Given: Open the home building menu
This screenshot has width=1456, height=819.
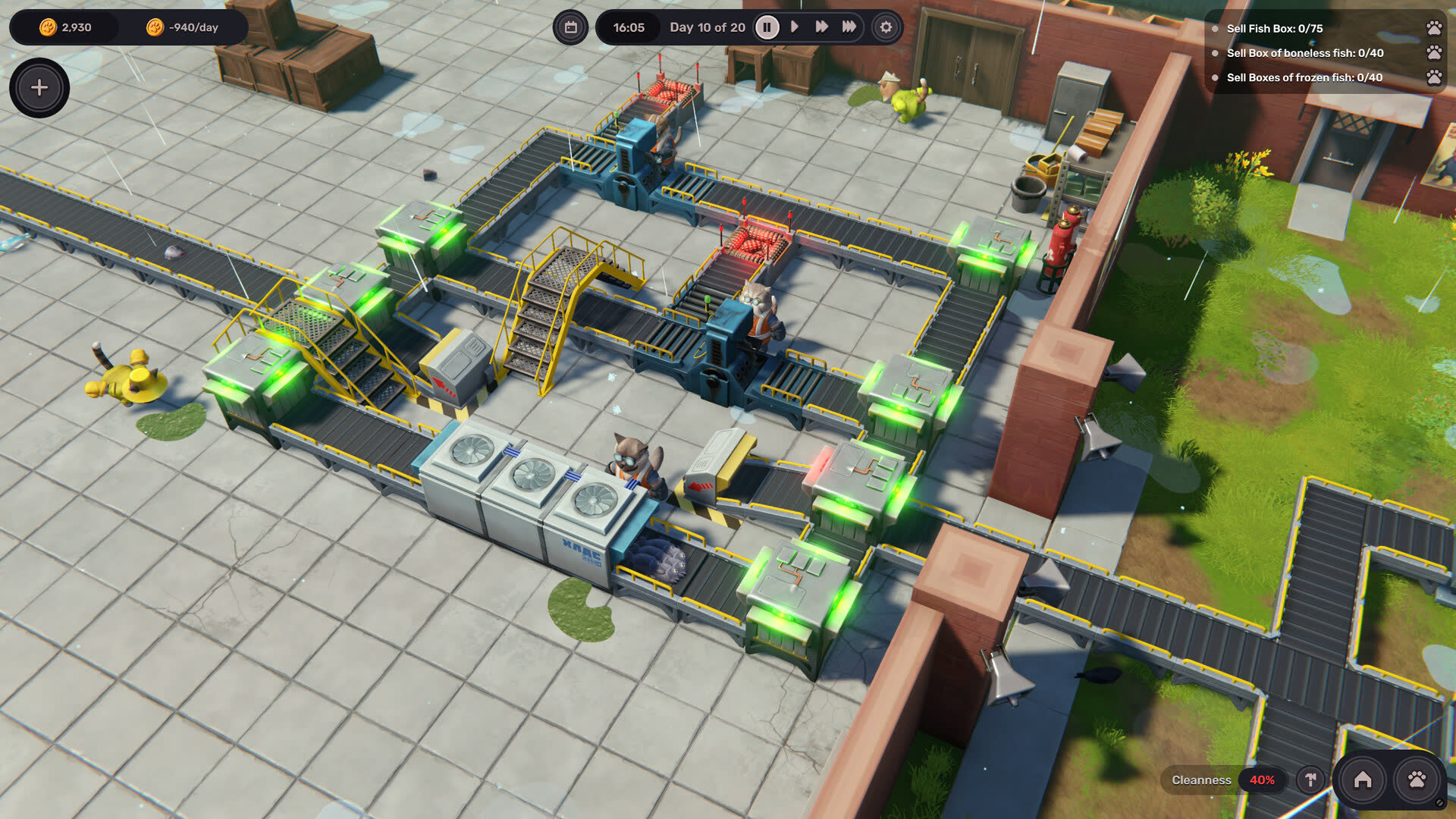Looking at the screenshot, I should (x=1363, y=780).
